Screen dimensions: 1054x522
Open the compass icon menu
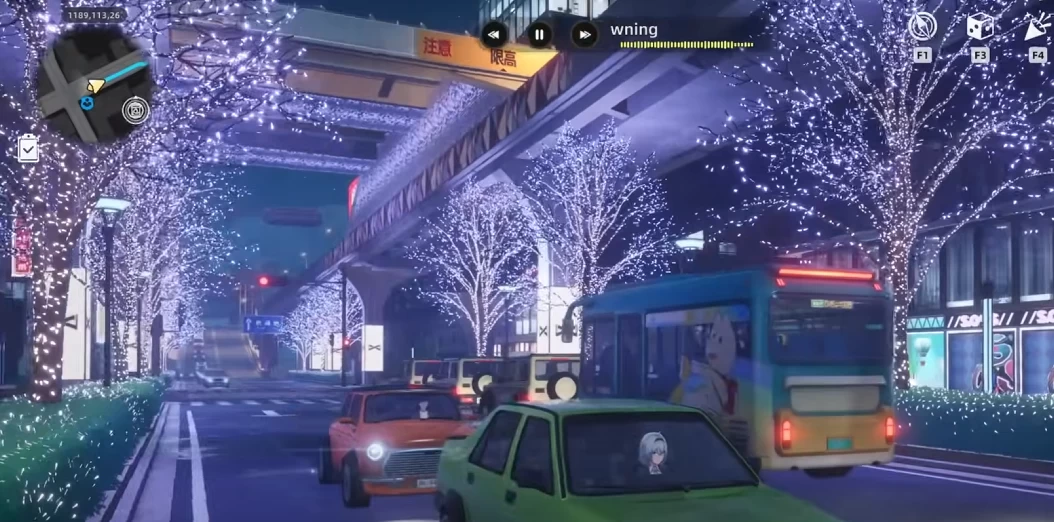(922, 27)
